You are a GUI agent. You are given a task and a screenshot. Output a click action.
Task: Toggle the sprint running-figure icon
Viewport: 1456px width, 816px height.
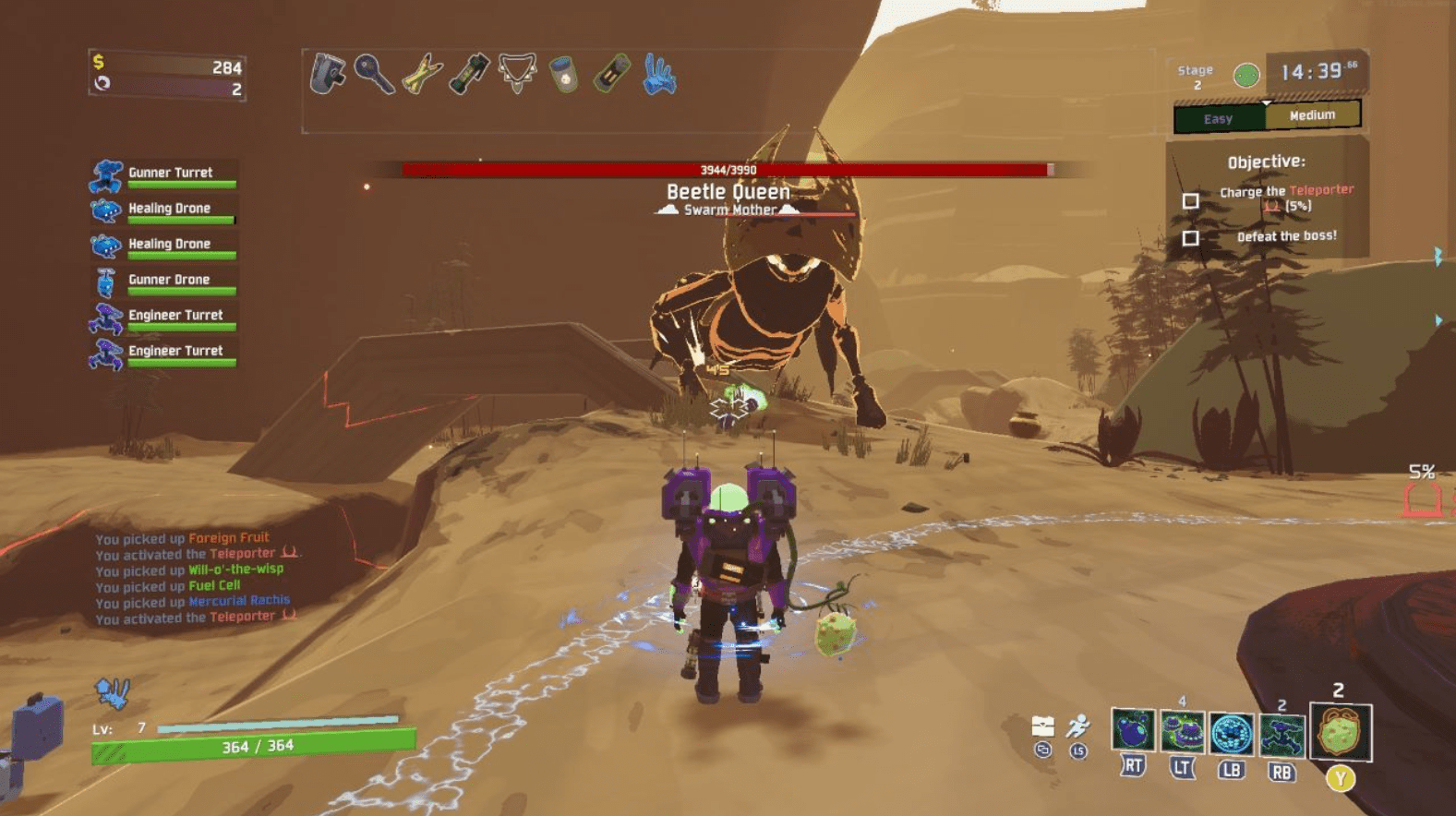1077,726
